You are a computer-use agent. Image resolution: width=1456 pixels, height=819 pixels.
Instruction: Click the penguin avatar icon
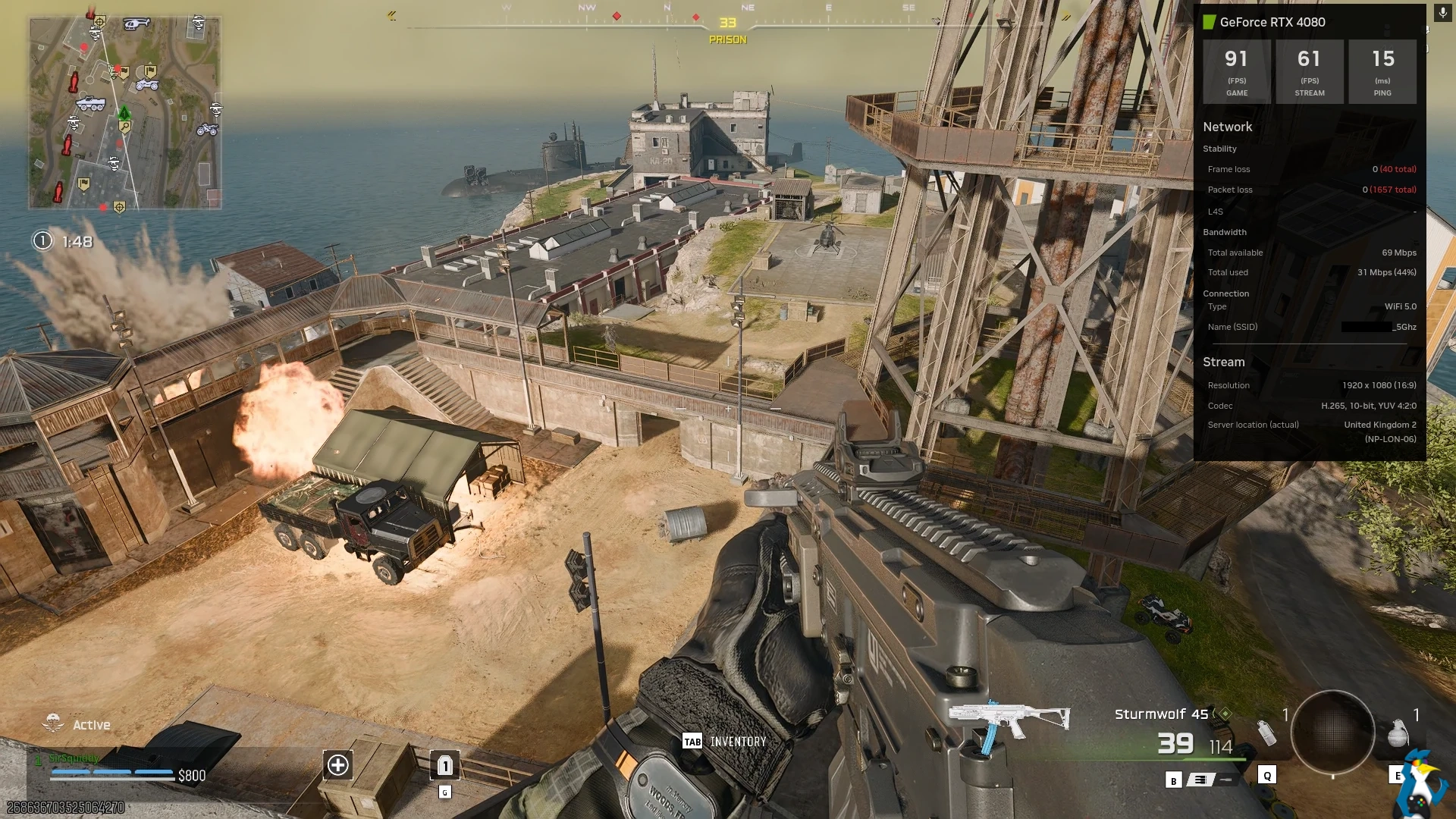coord(1422,785)
